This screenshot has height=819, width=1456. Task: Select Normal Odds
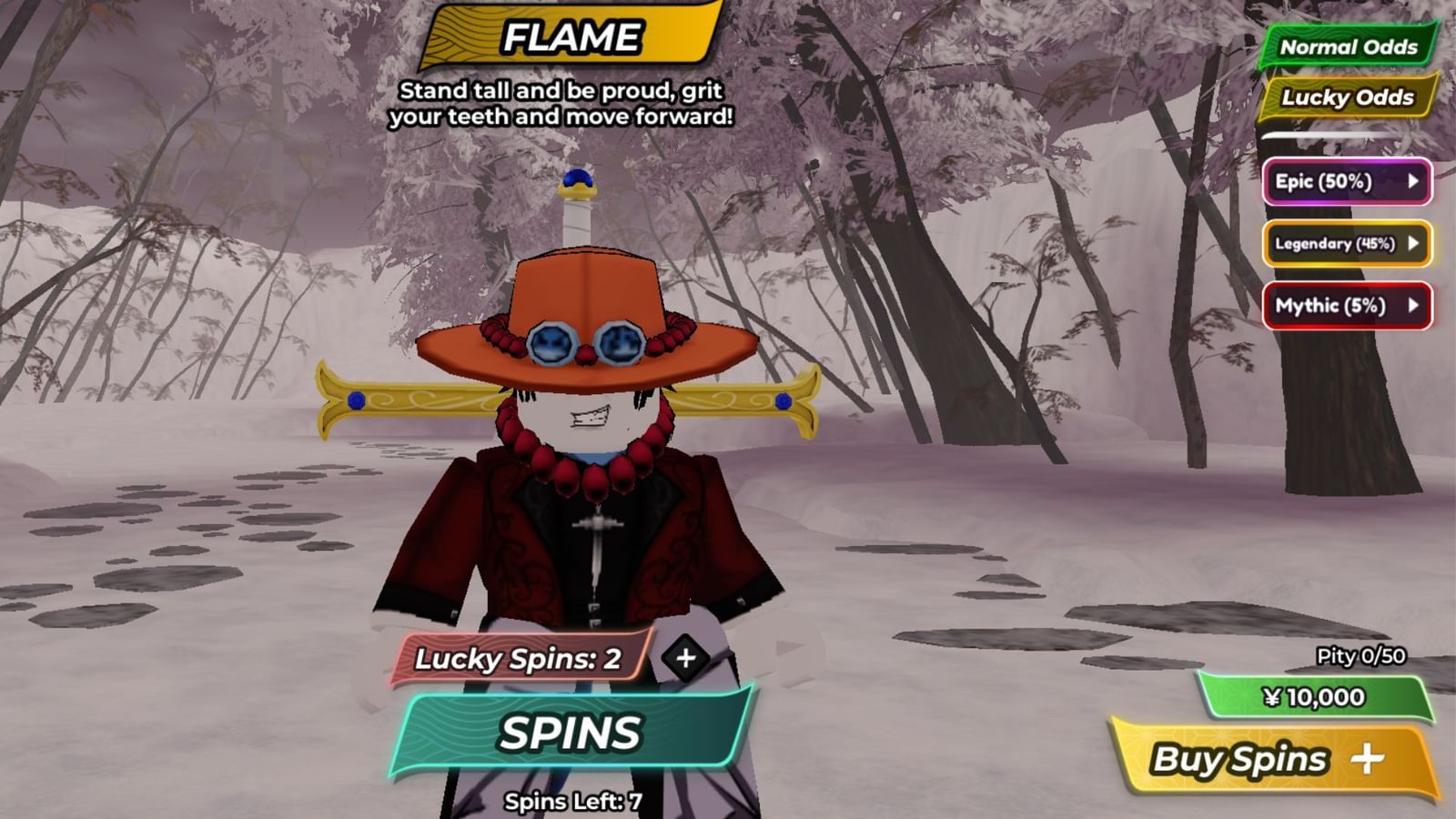pos(1348,45)
